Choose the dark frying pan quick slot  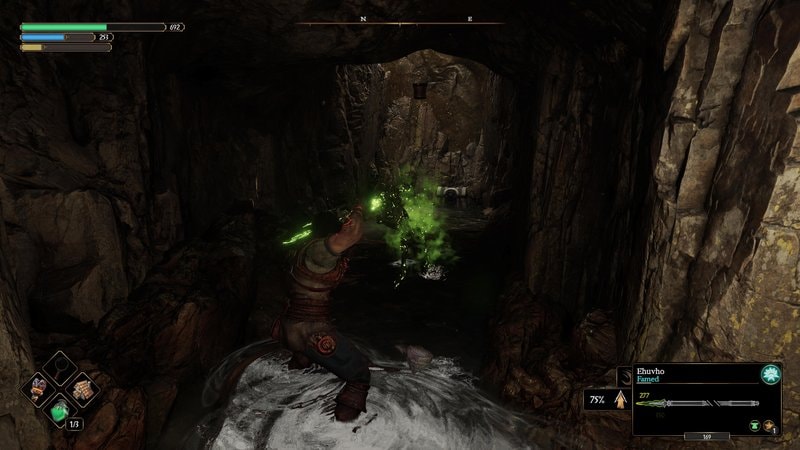tap(60, 368)
